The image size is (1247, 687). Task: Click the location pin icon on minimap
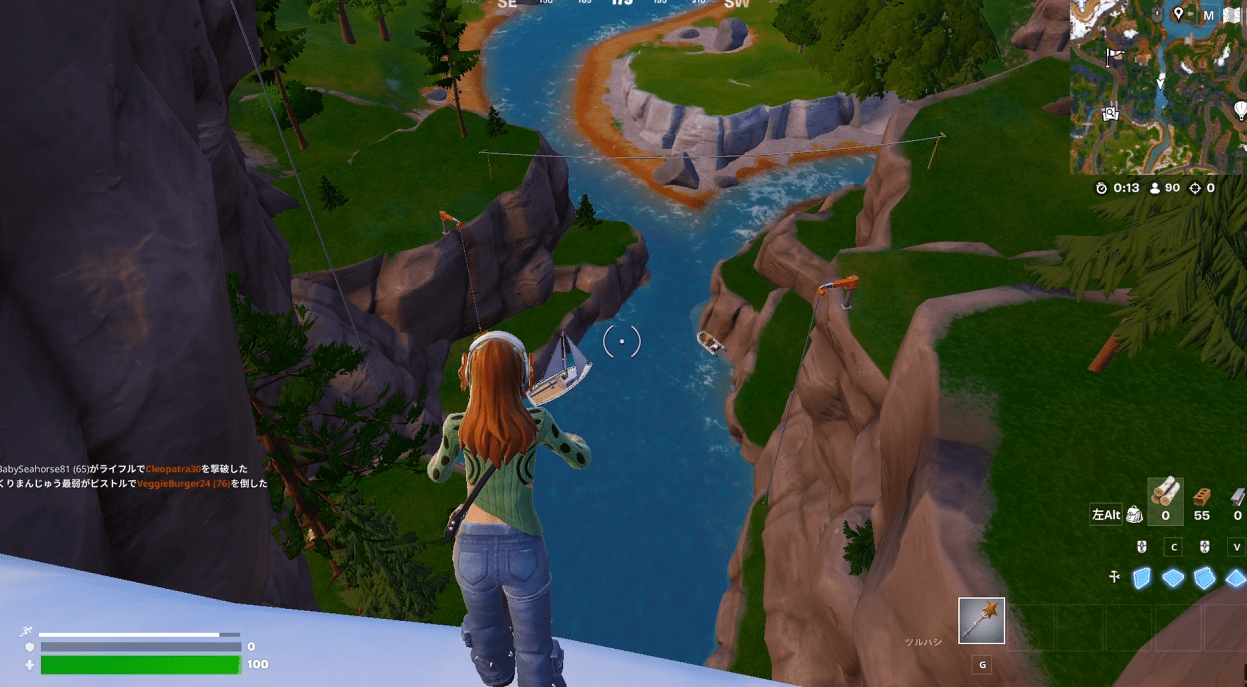1179,14
